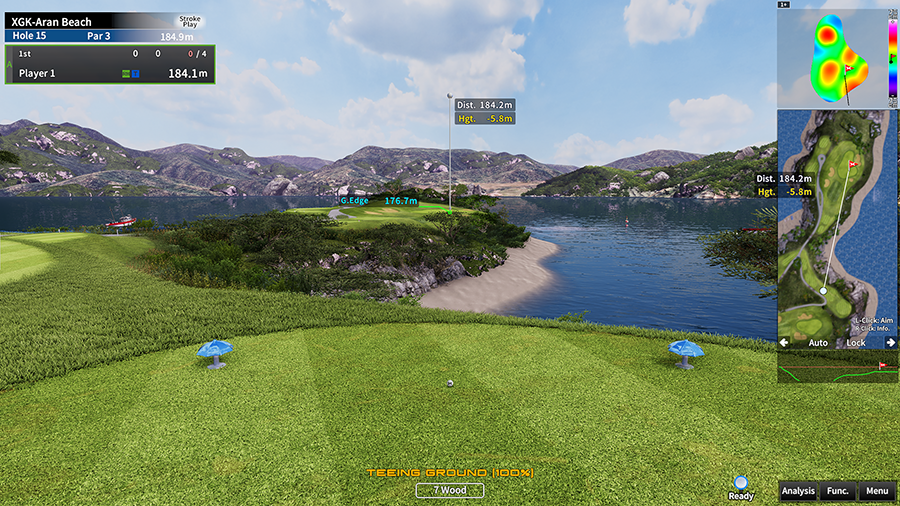The image size is (900, 506).
Task: Select the Player 1 scorecard row
Action: coord(110,73)
